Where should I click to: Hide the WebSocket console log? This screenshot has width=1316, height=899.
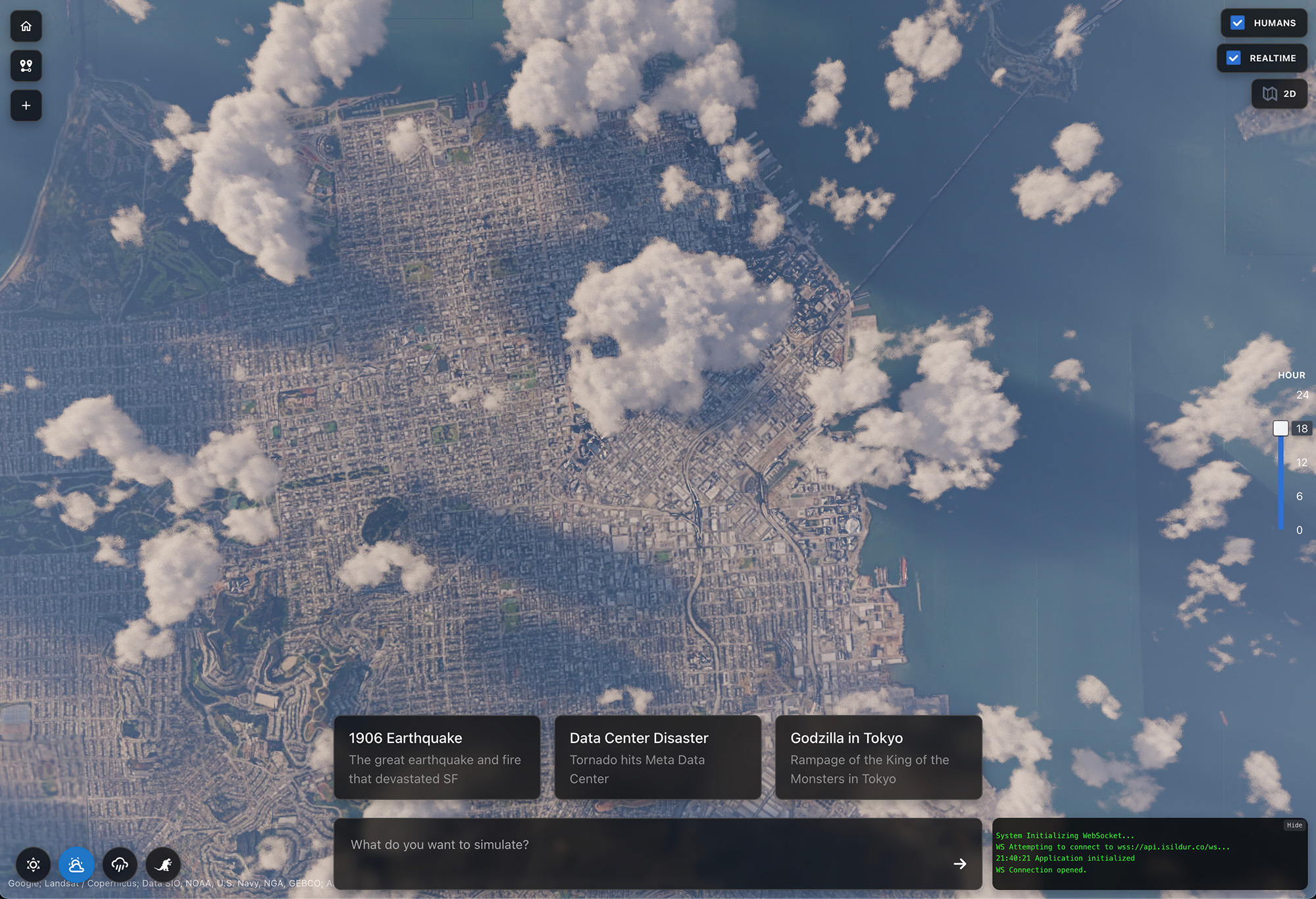(x=1294, y=825)
